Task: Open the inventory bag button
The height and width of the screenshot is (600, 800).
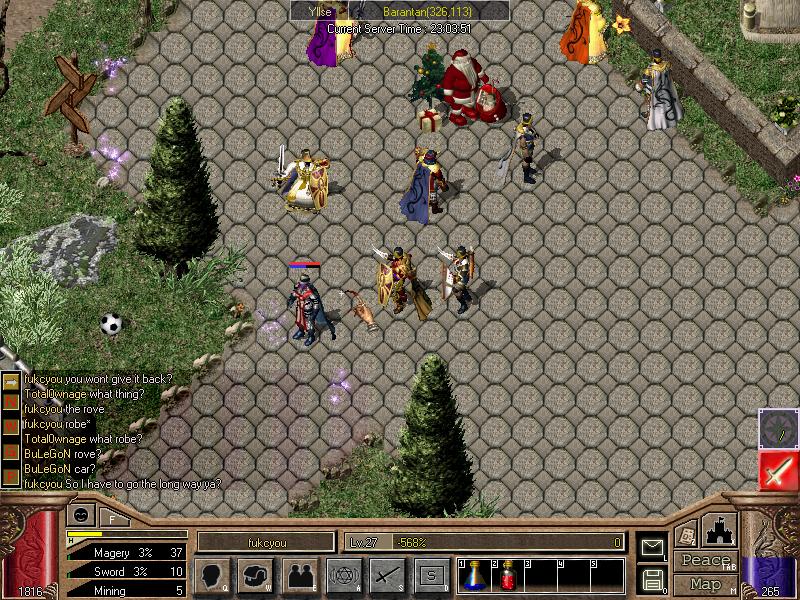Action: click(255, 575)
